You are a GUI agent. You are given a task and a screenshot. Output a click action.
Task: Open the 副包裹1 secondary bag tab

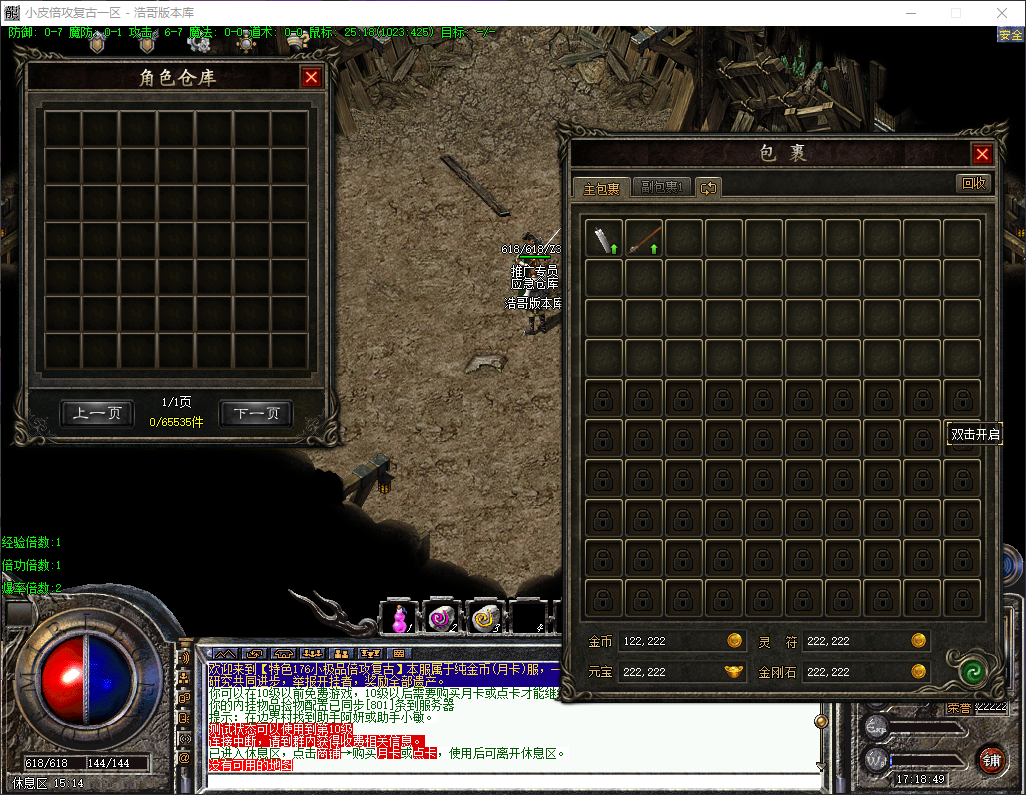(661, 187)
